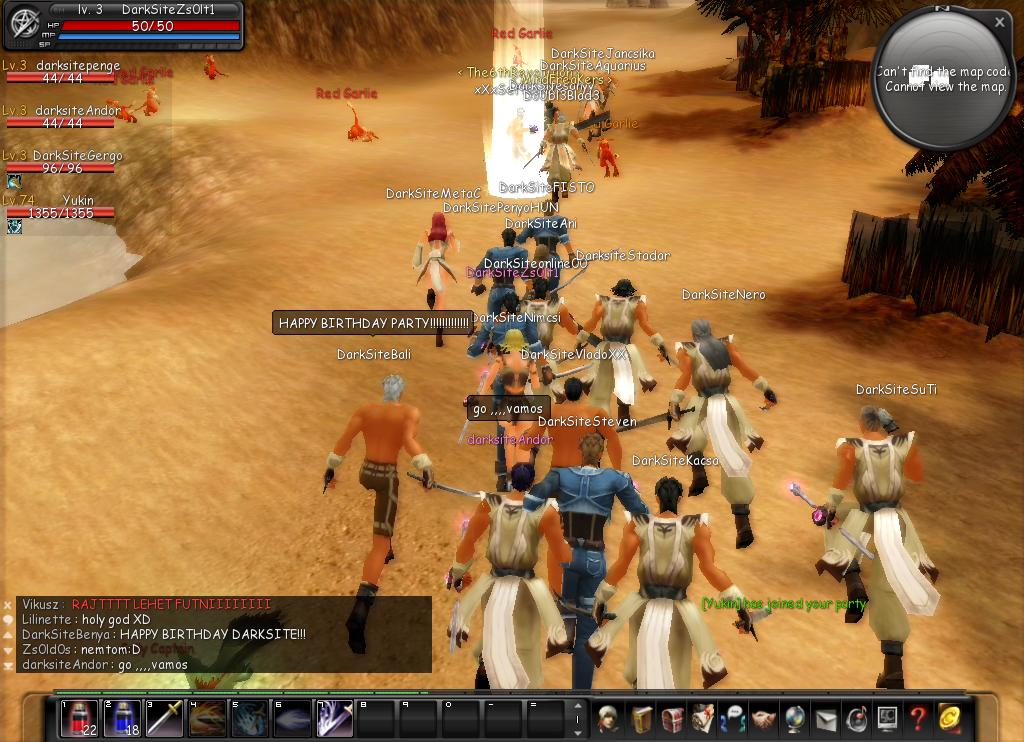The width and height of the screenshot is (1024, 742).
Task: Open the envelope mail icon
Action: [826, 718]
